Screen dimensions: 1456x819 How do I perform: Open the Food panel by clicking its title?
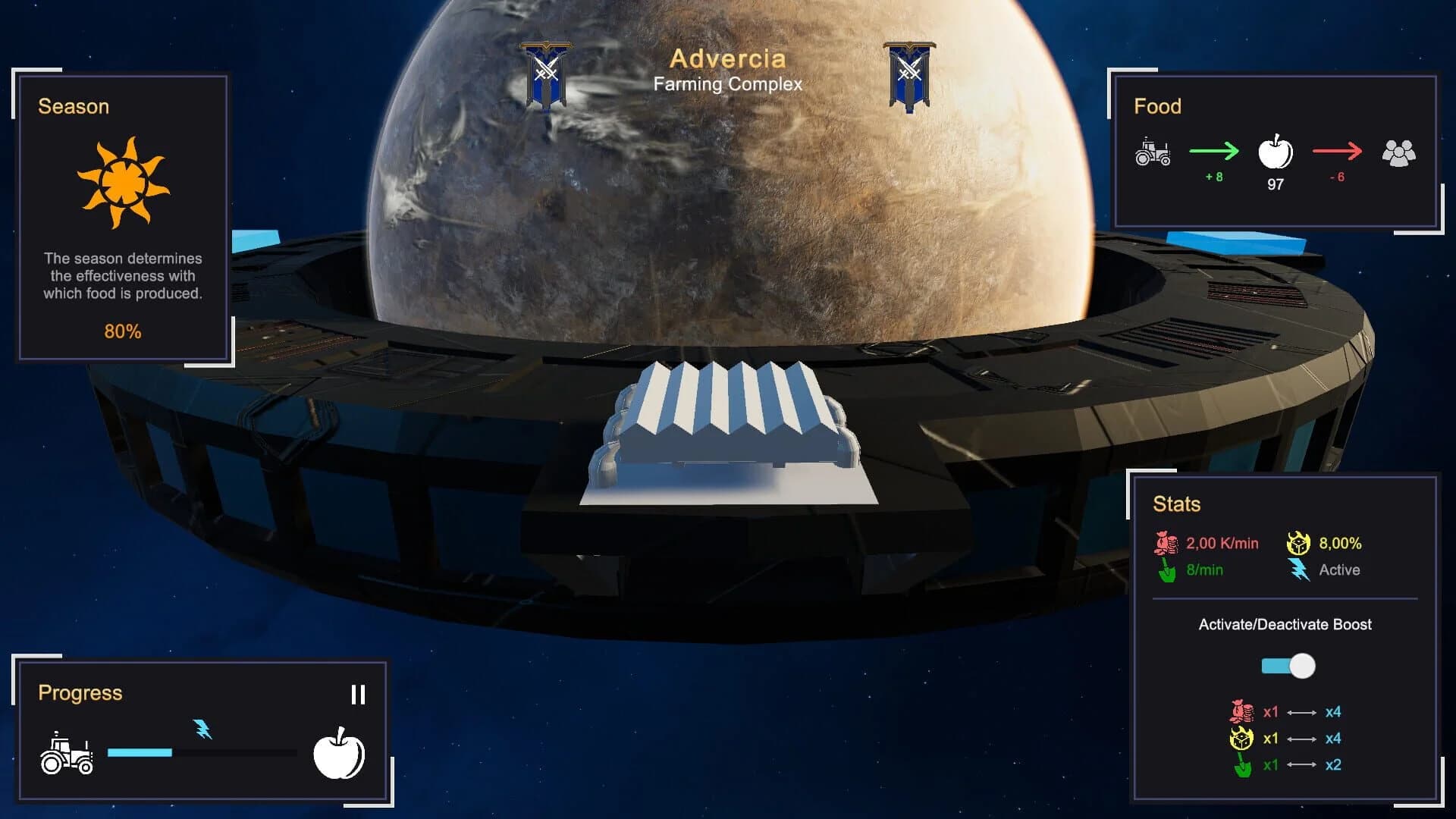tap(1157, 106)
